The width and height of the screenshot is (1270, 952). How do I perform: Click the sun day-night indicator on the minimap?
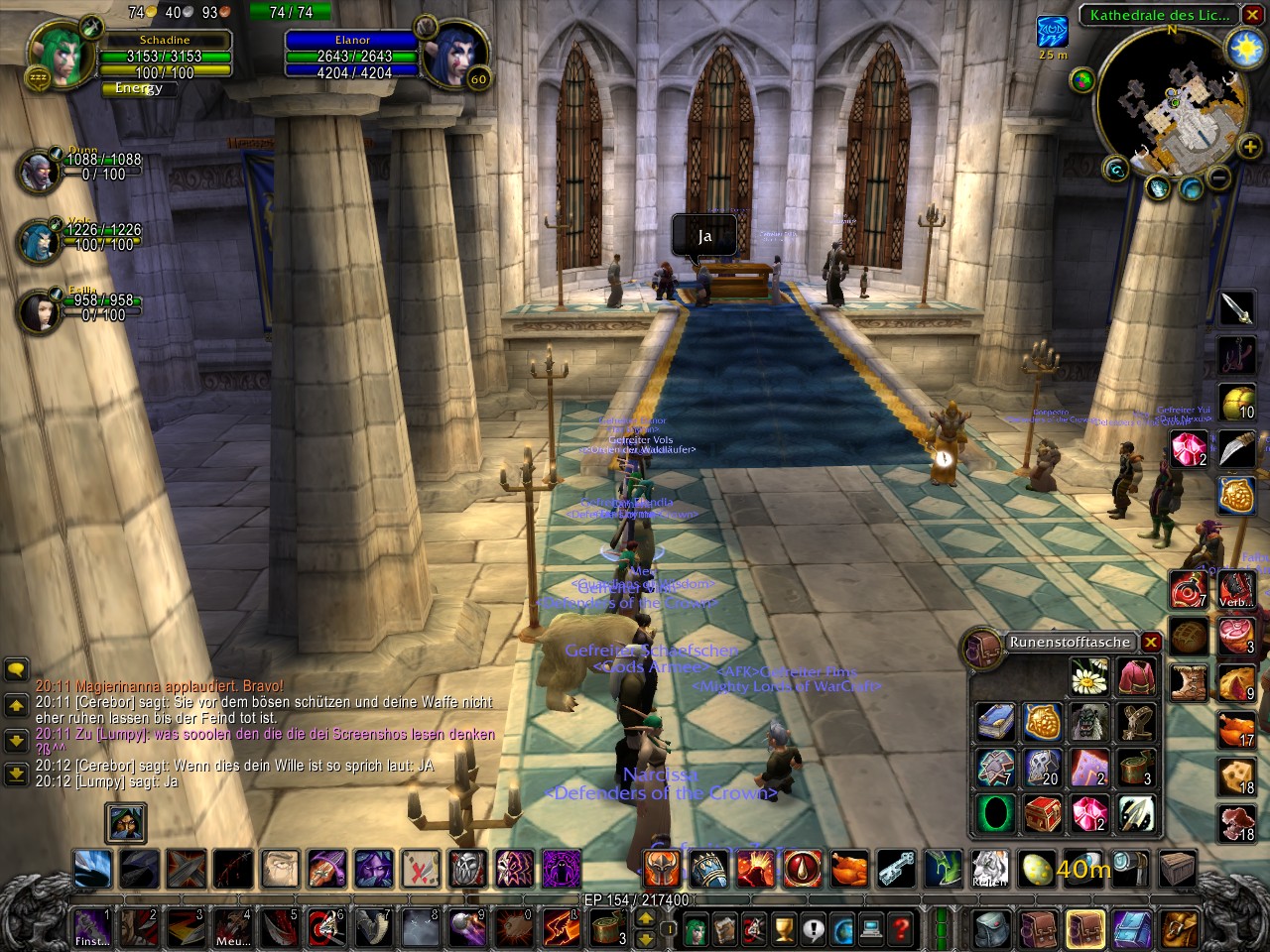[x=1244, y=46]
